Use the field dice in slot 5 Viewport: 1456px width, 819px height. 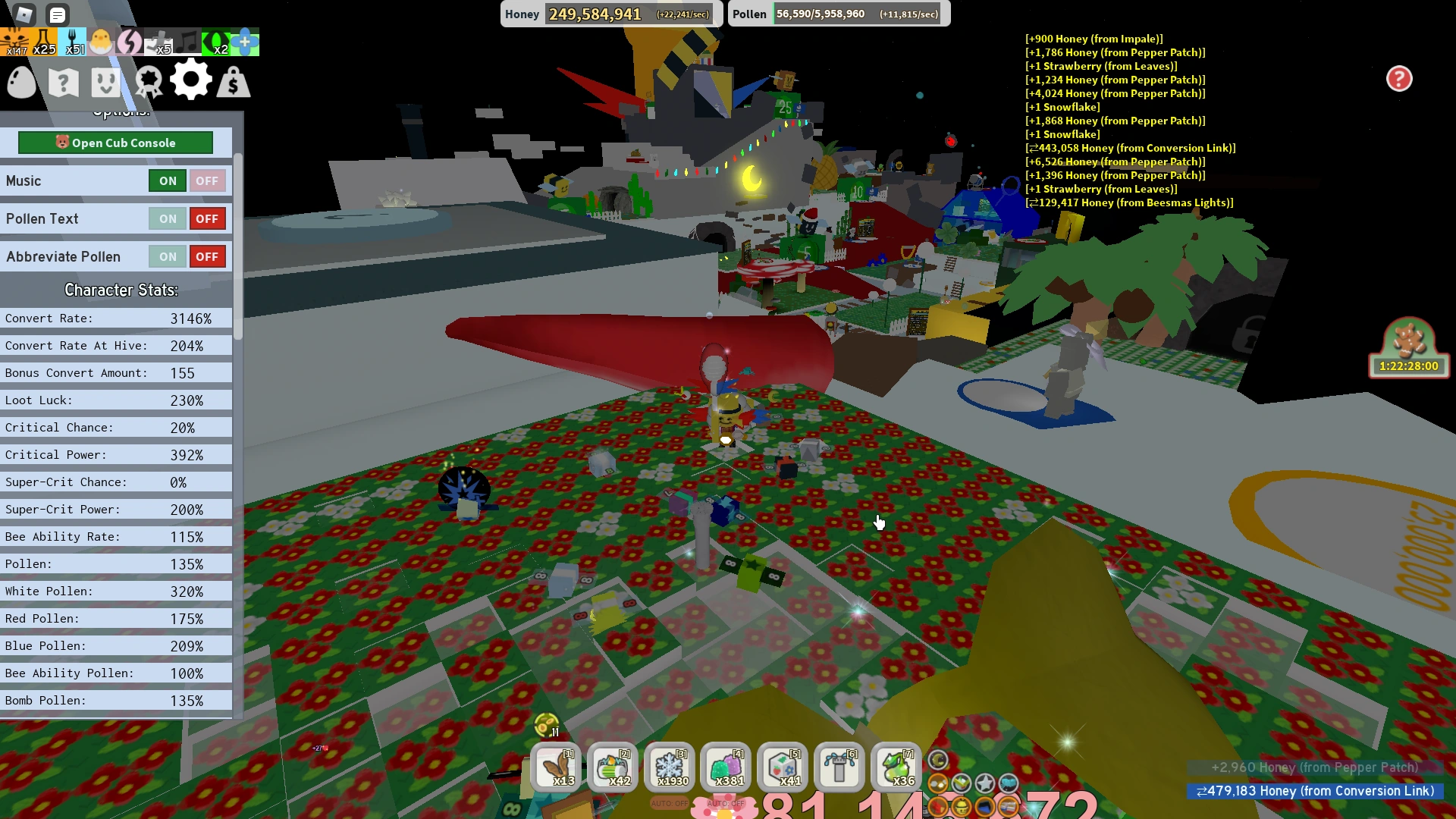tap(782, 767)
